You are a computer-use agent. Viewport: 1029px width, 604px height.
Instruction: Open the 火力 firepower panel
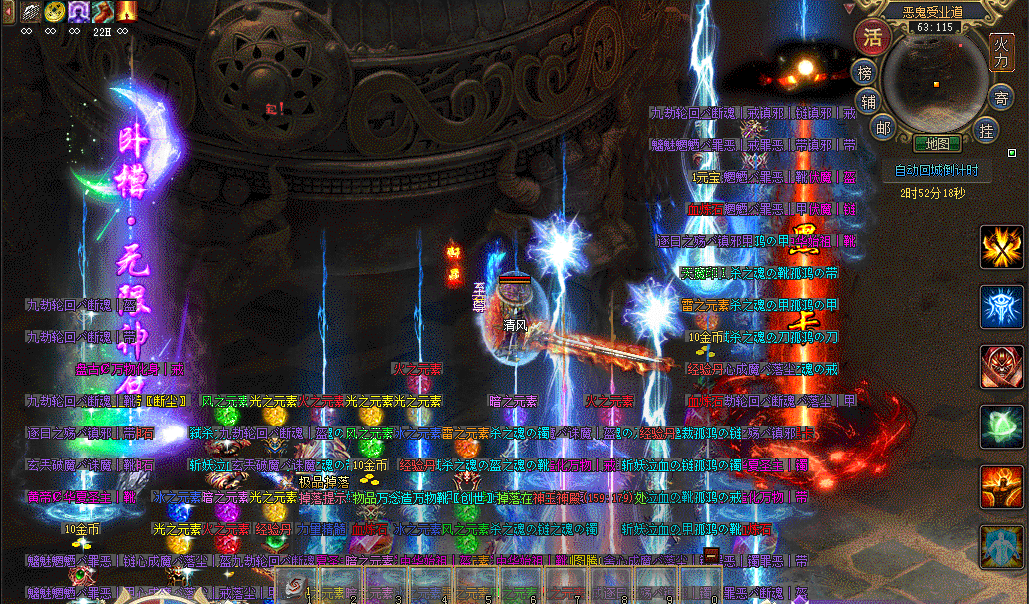point(1002,52)
